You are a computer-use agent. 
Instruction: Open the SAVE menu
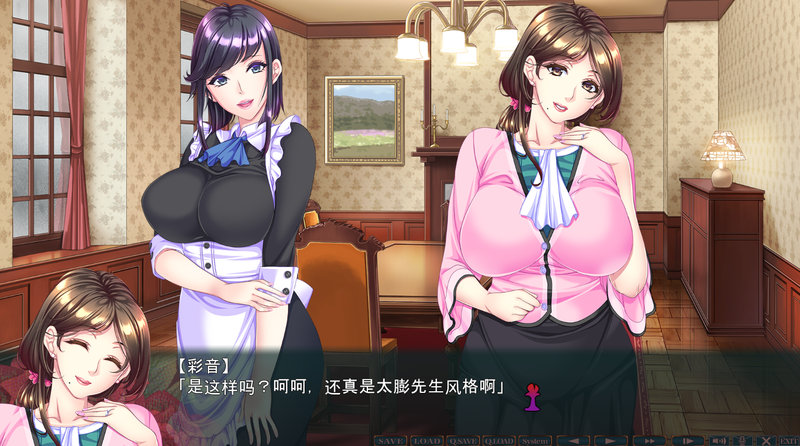(x=391, y=440)
